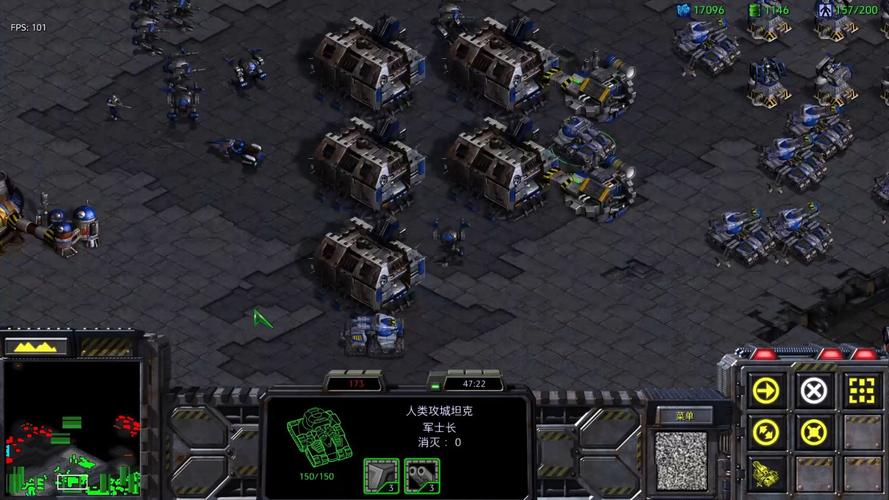Activate the Hold Position command

tap(814, 433)
